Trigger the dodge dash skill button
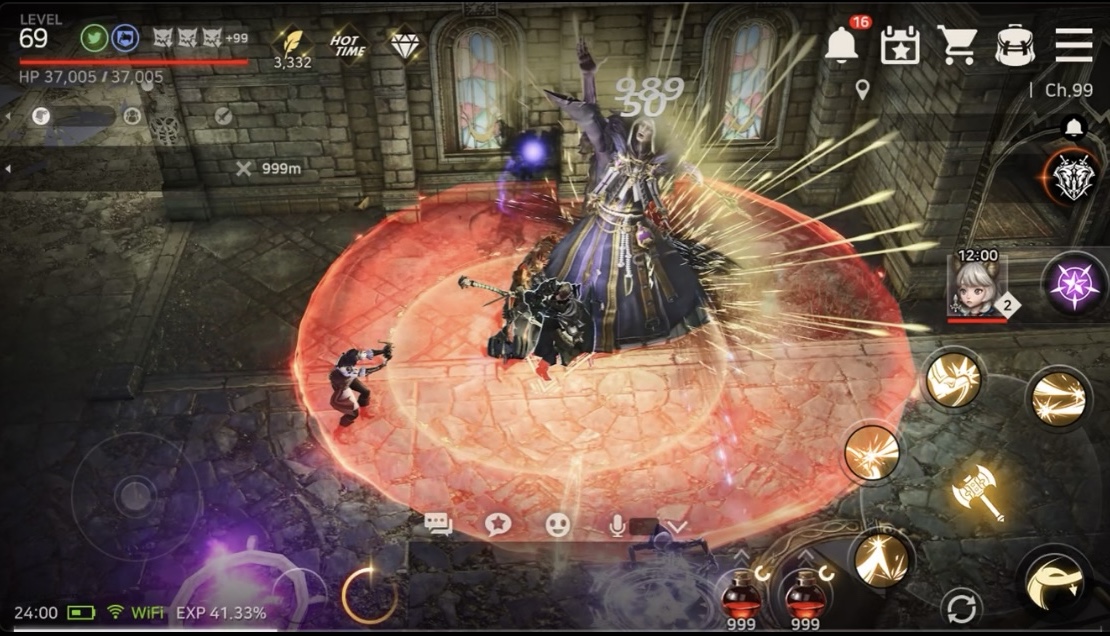The height and width of the screenshot is (636, 1110). pos(1057,582)
